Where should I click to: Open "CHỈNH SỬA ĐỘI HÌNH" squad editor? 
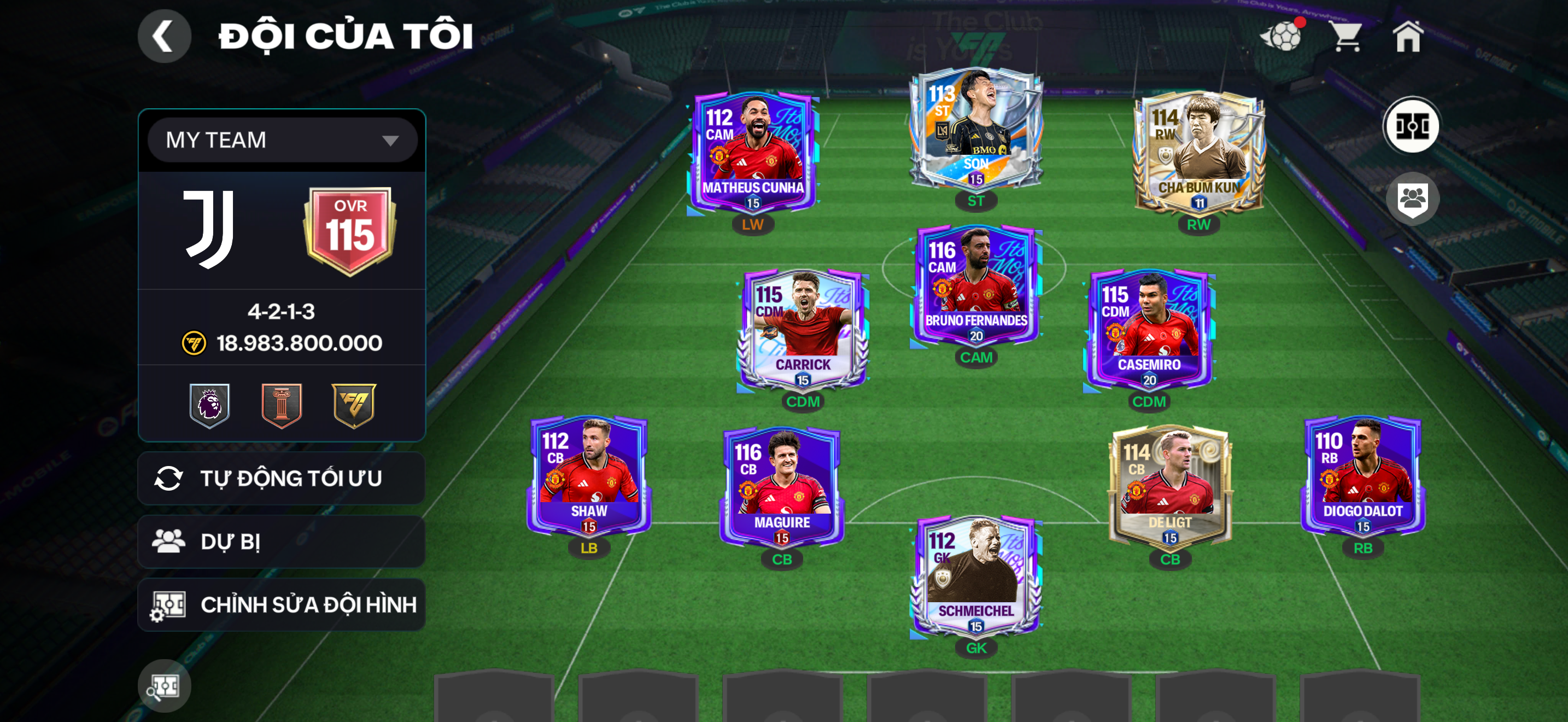281,603
